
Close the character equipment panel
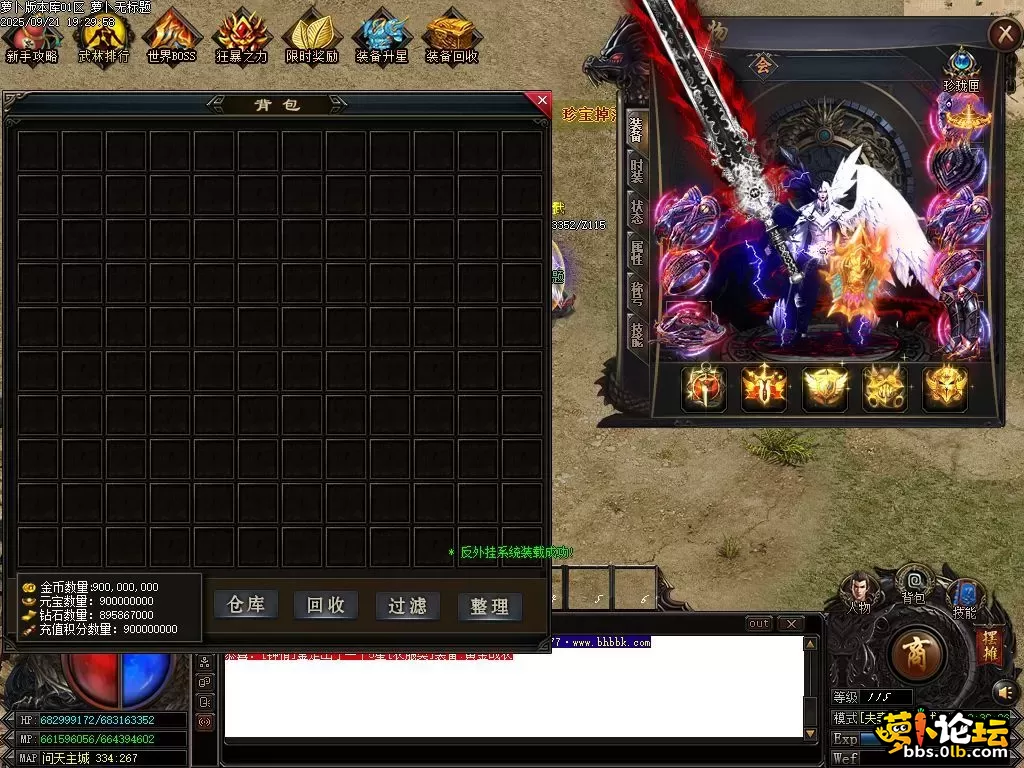pos(1004,34)
